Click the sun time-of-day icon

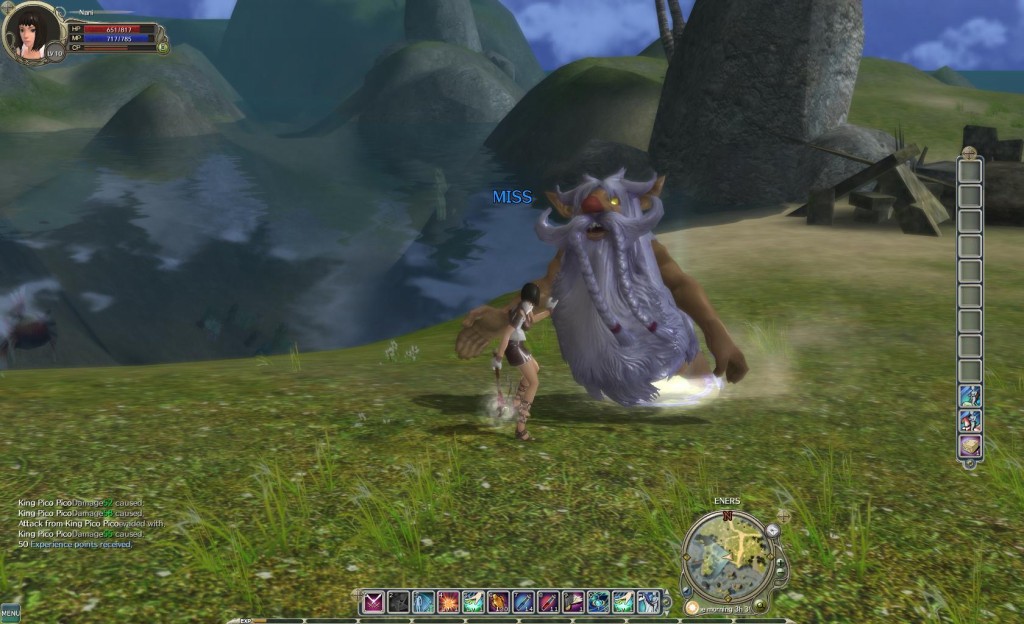[692, 607]
